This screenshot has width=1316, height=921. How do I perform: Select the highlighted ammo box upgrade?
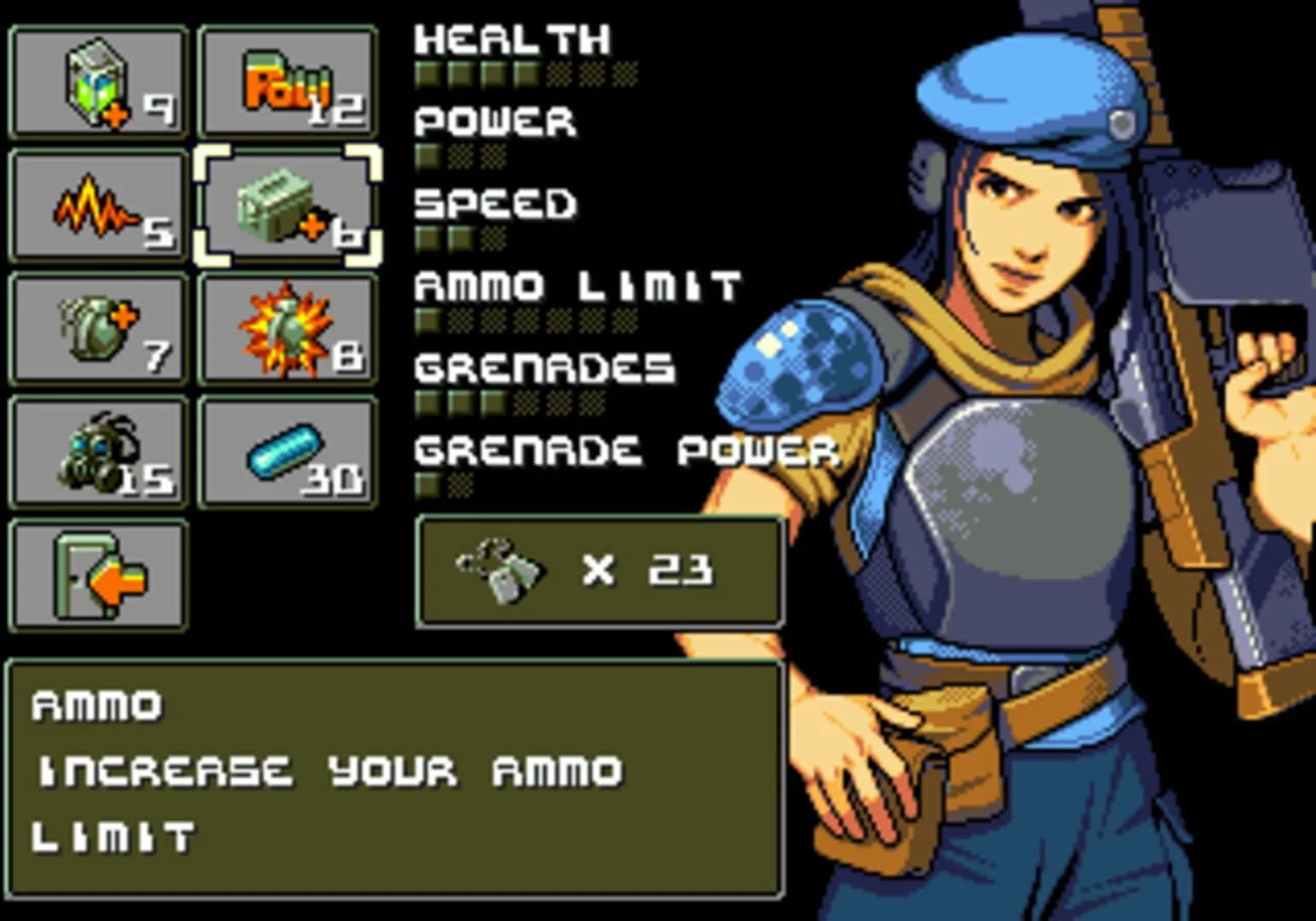click(288, 205)
